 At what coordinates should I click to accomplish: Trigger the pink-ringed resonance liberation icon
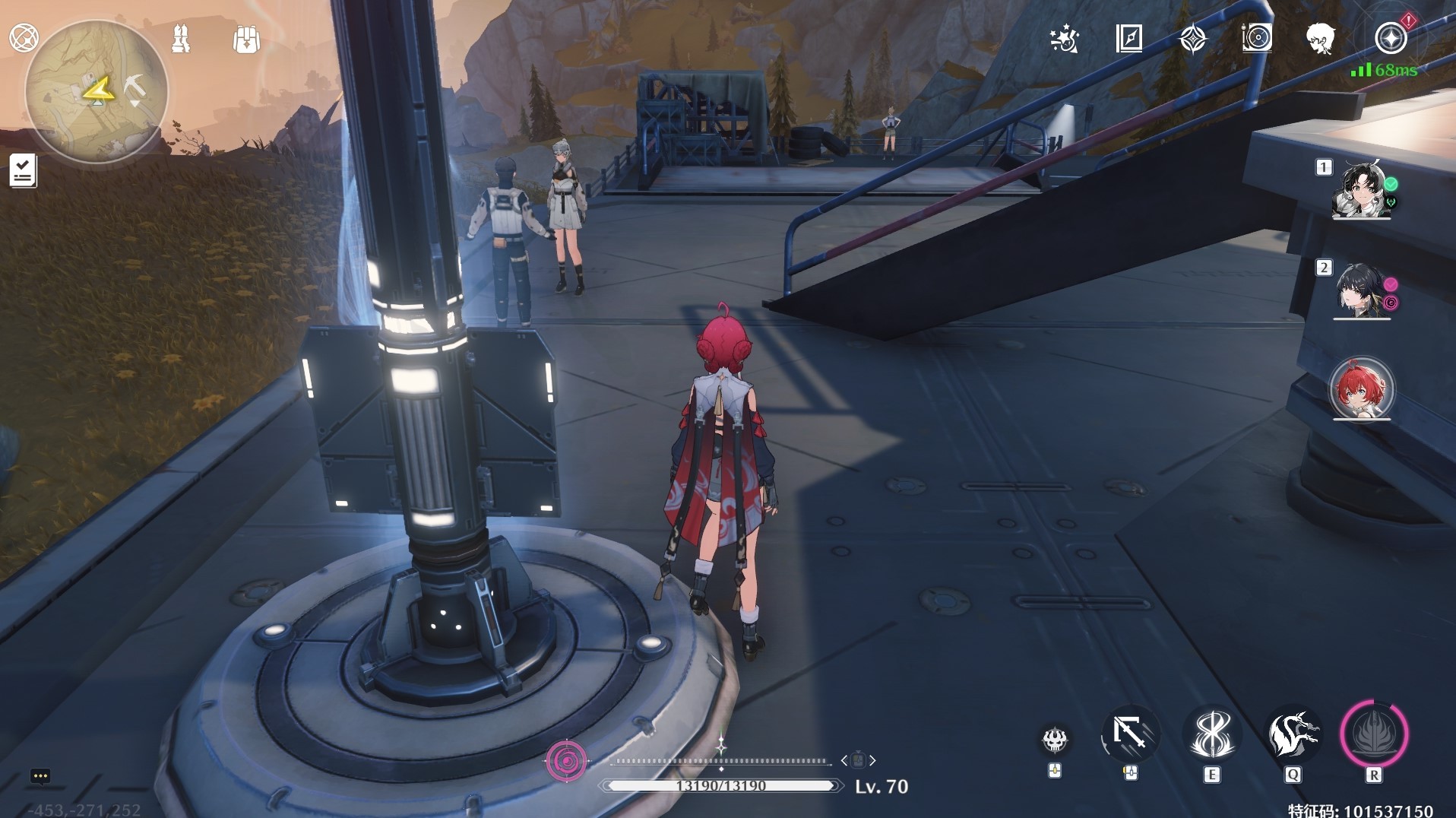[x=1374, y=734]
